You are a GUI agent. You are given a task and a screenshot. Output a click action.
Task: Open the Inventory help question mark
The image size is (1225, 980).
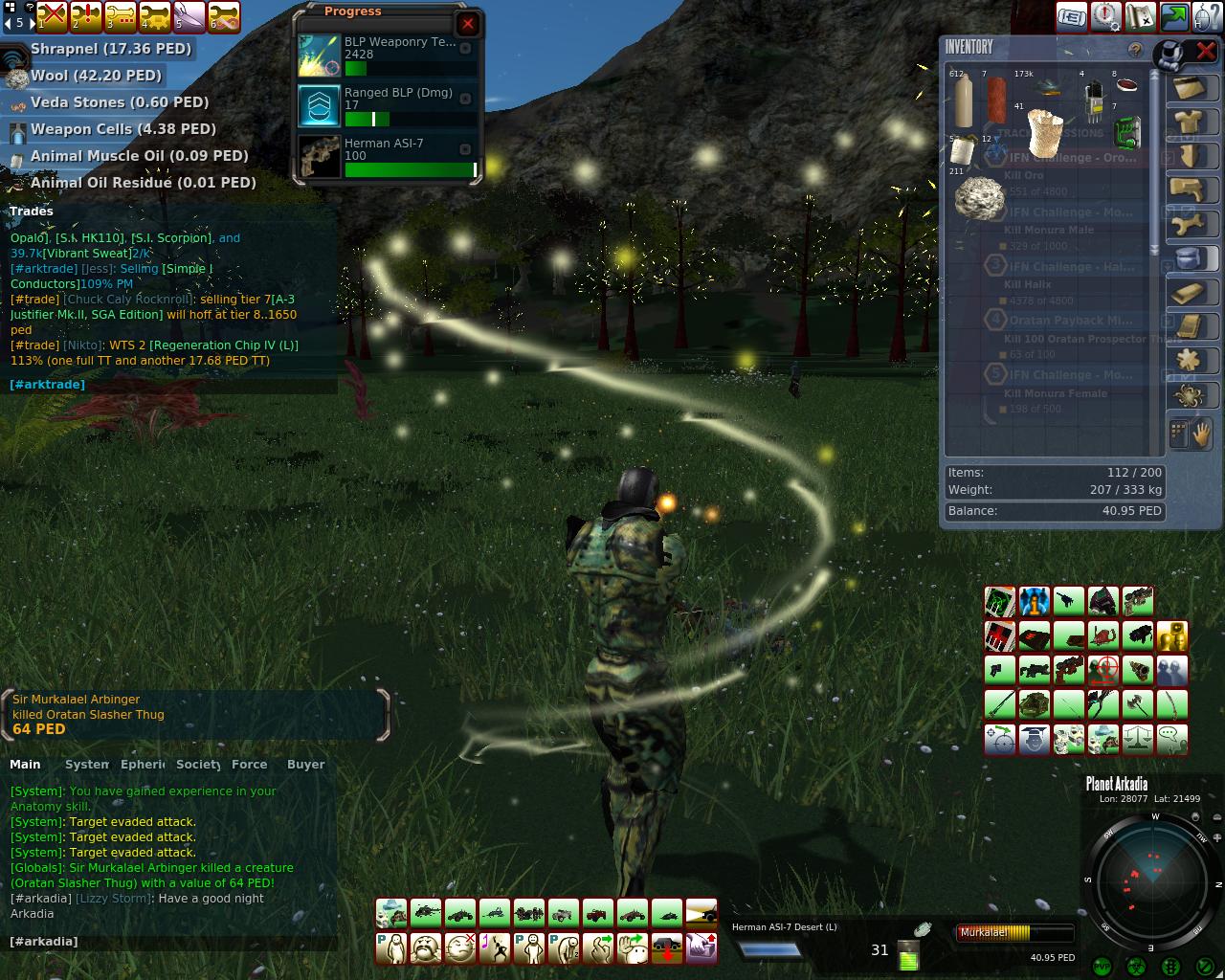click(1135, 50)
